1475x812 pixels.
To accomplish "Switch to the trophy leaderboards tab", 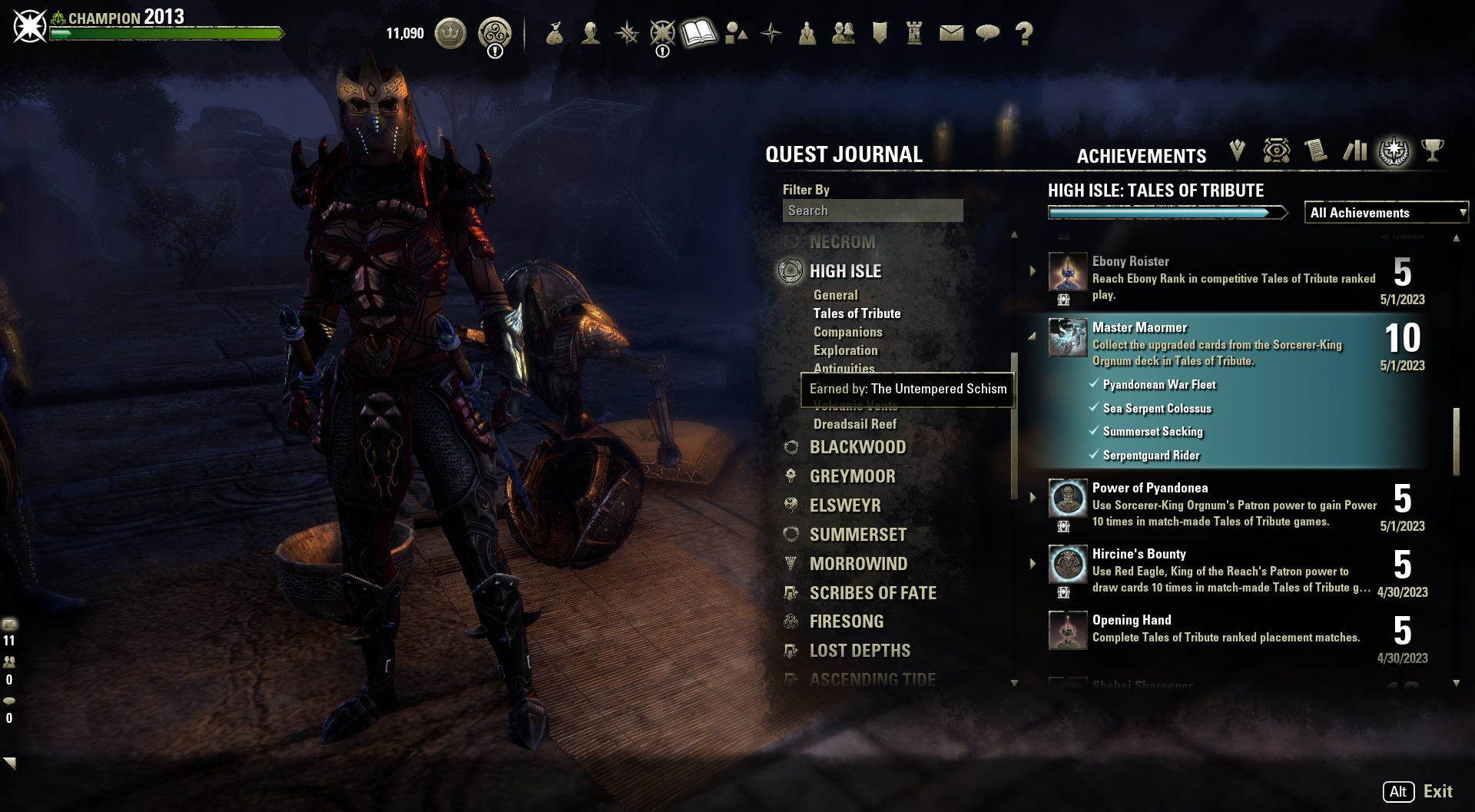I will coord(1432,151).
